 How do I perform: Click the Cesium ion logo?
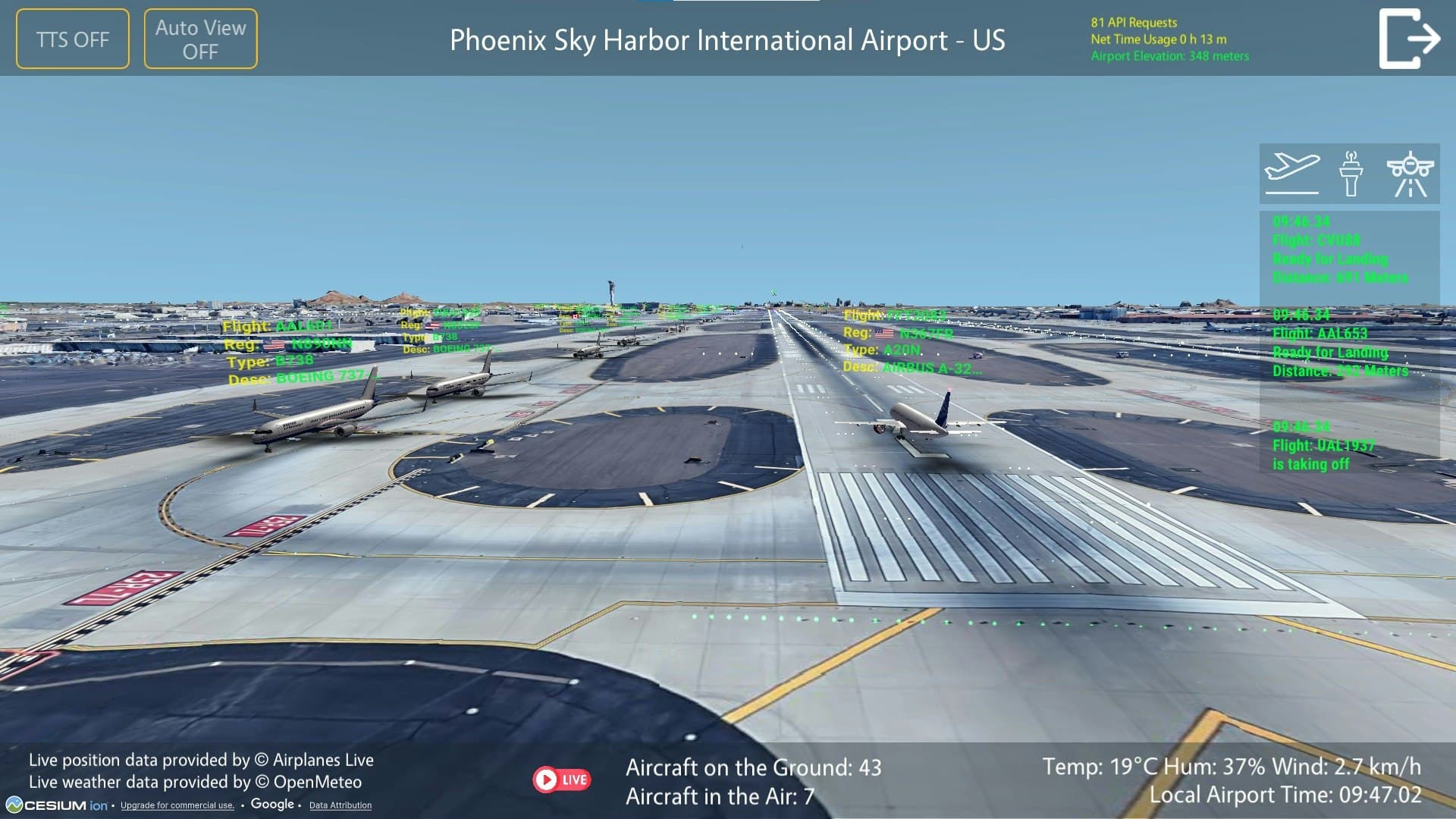tap(57, 806)
